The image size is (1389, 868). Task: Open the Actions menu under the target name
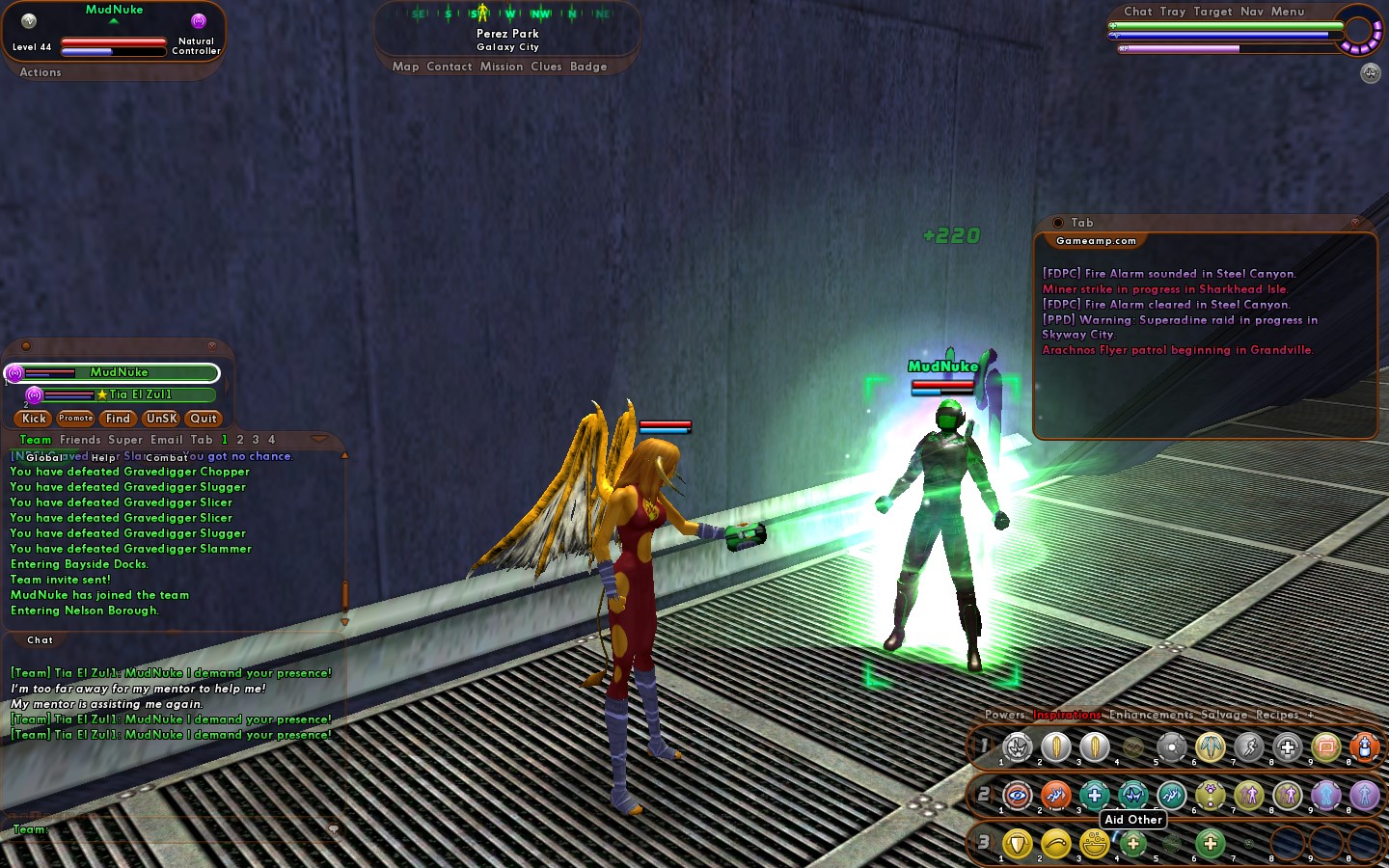pyautogui.click(x=41, y=72)
